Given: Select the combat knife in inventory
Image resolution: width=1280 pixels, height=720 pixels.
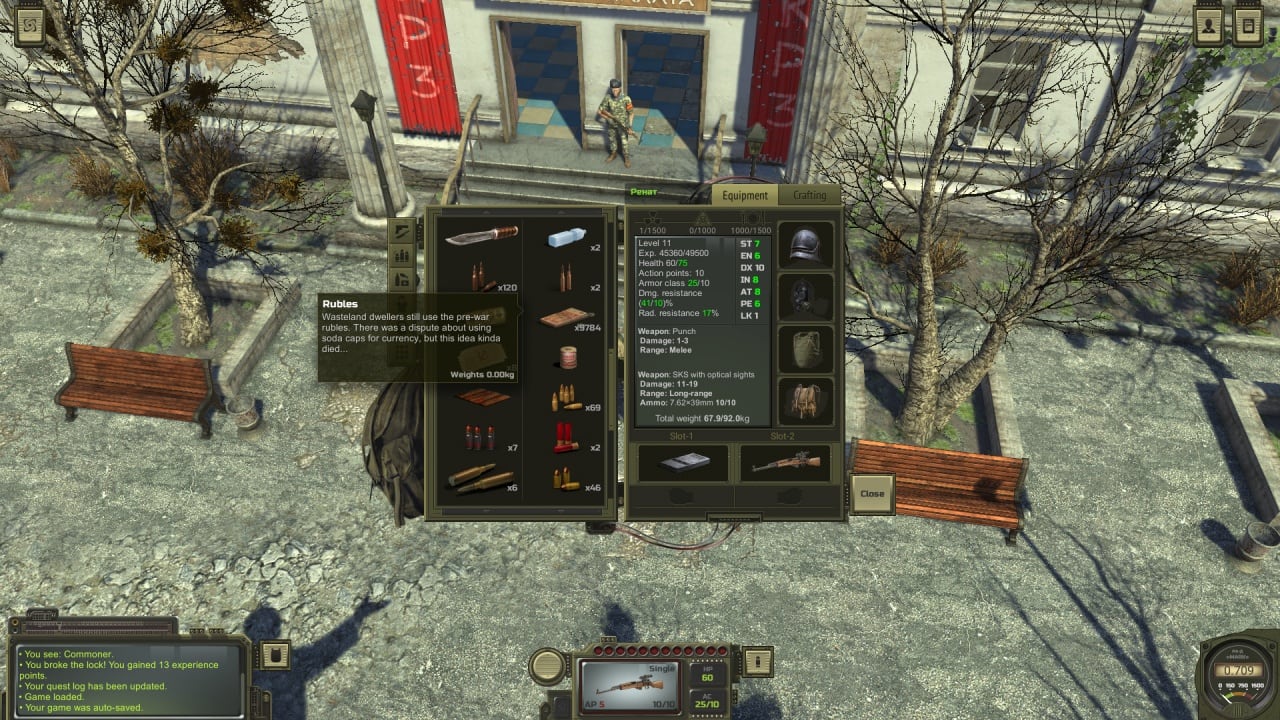Looking at the screenshot, I should [481, 236].
